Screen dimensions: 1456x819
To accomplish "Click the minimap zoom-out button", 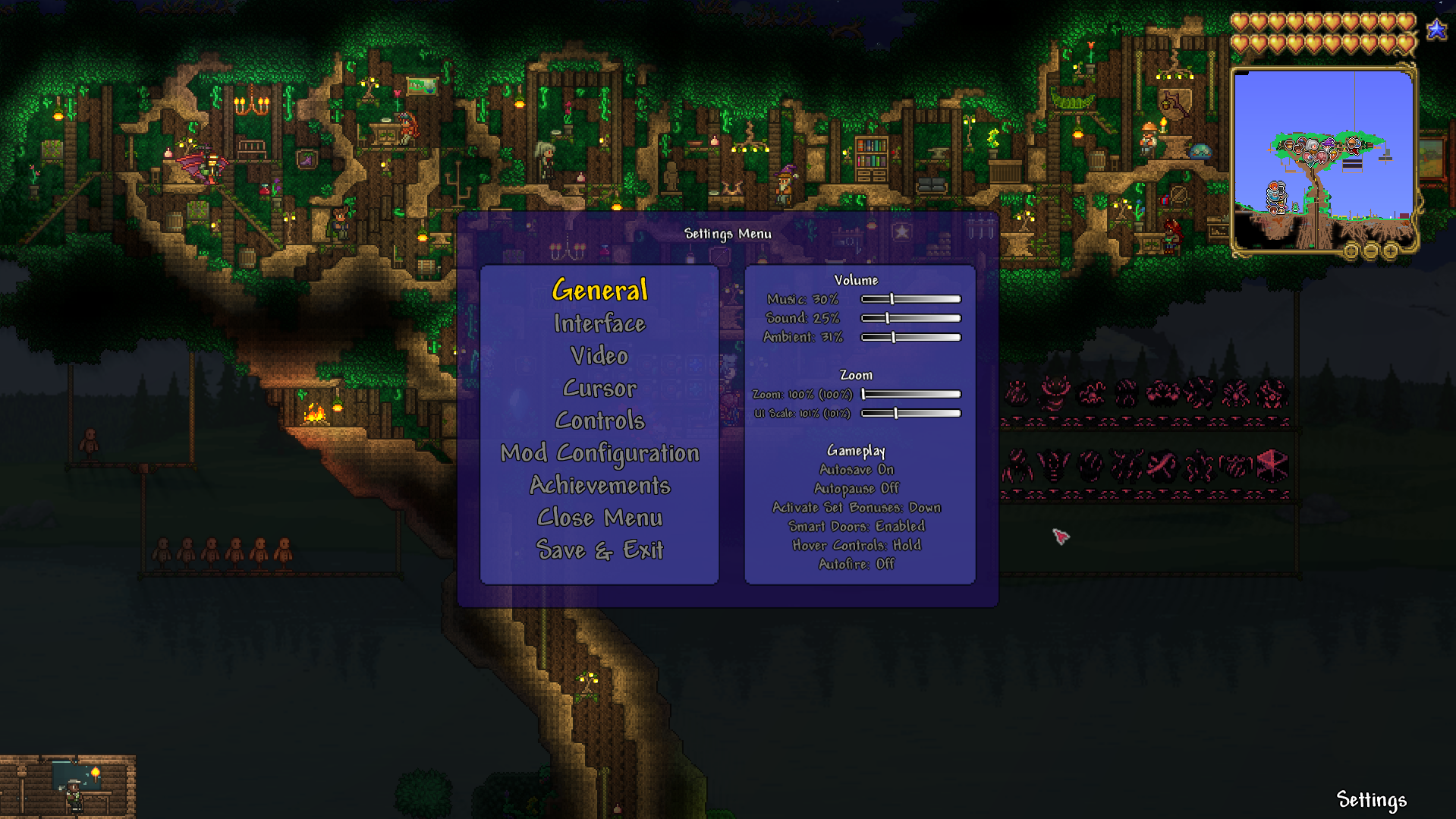I will pos(1370,250).
